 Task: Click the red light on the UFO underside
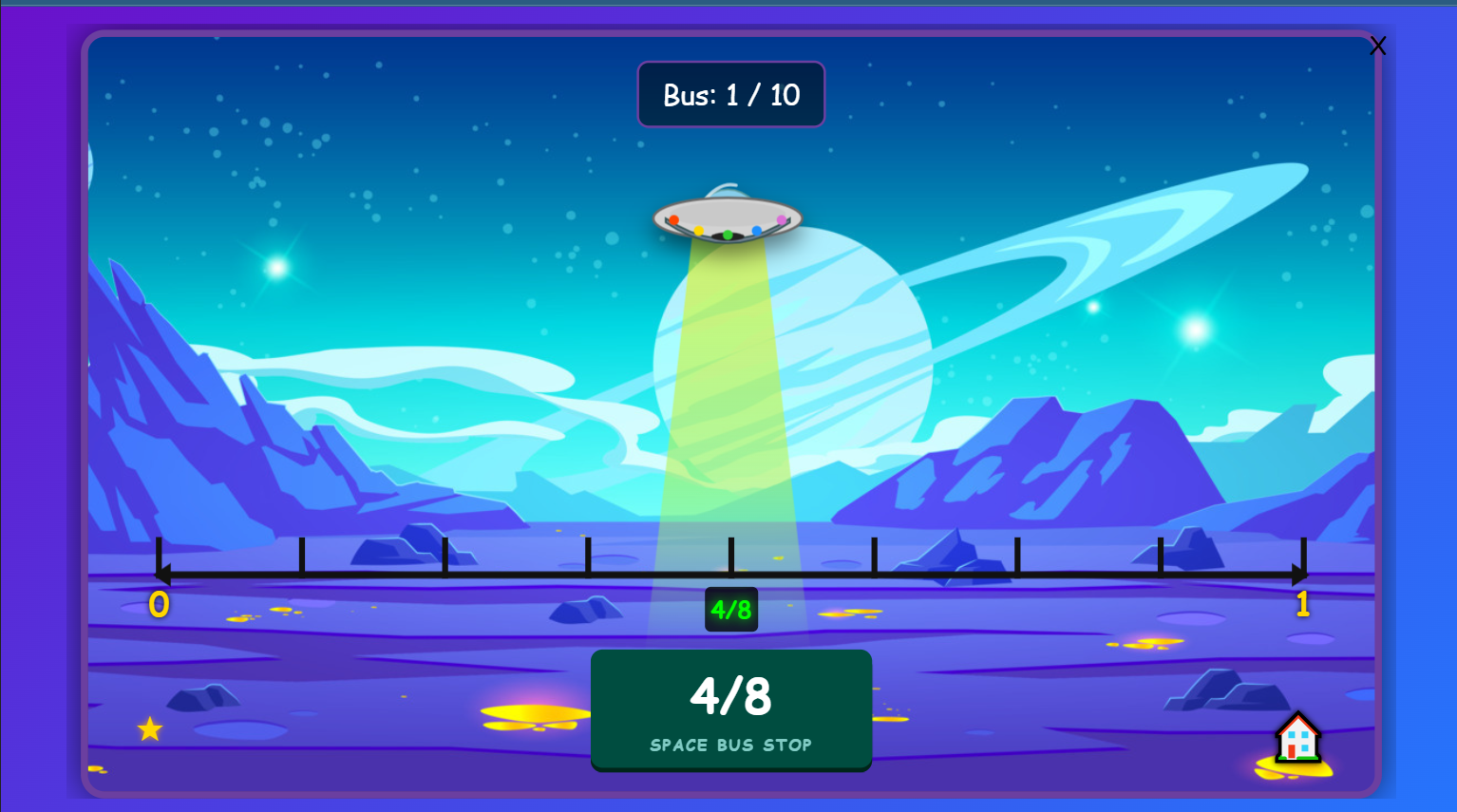(x=674, y=220)
